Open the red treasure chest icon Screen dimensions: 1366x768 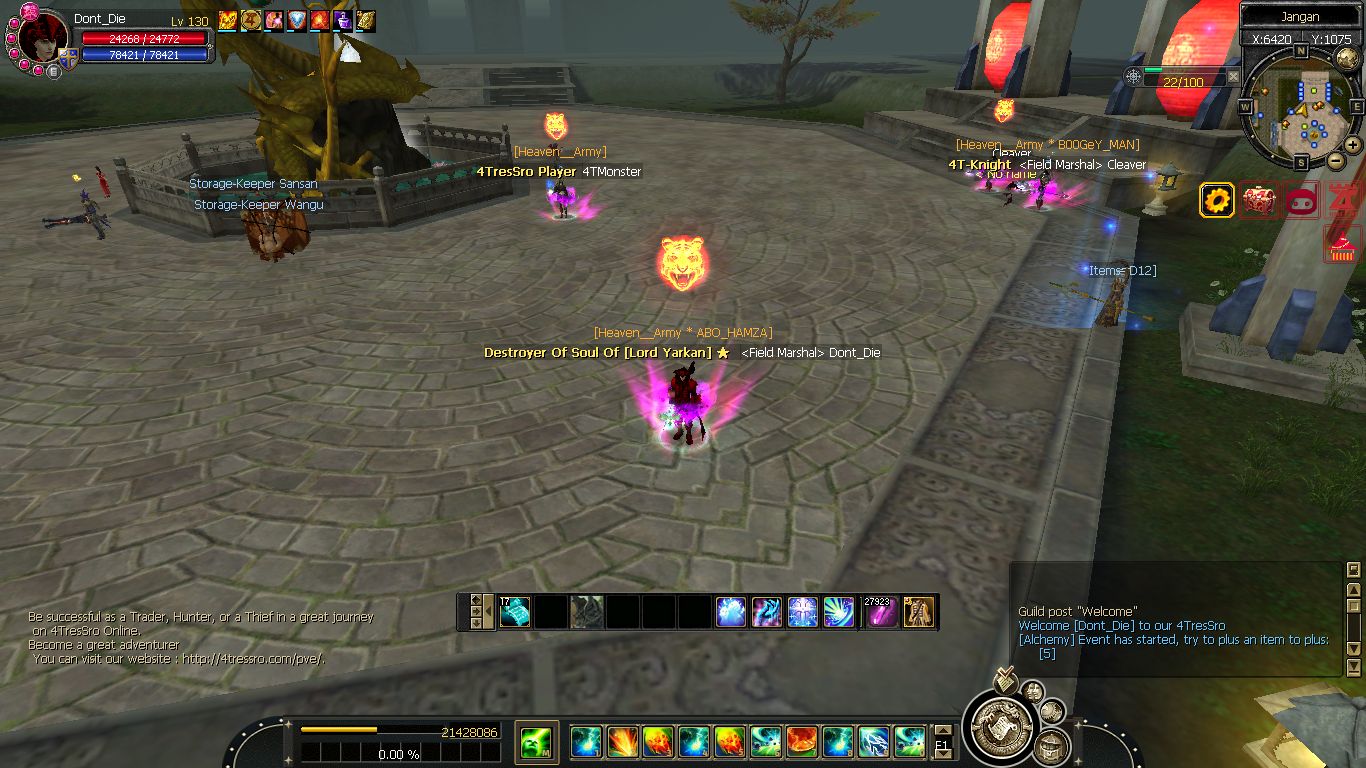1259,200
